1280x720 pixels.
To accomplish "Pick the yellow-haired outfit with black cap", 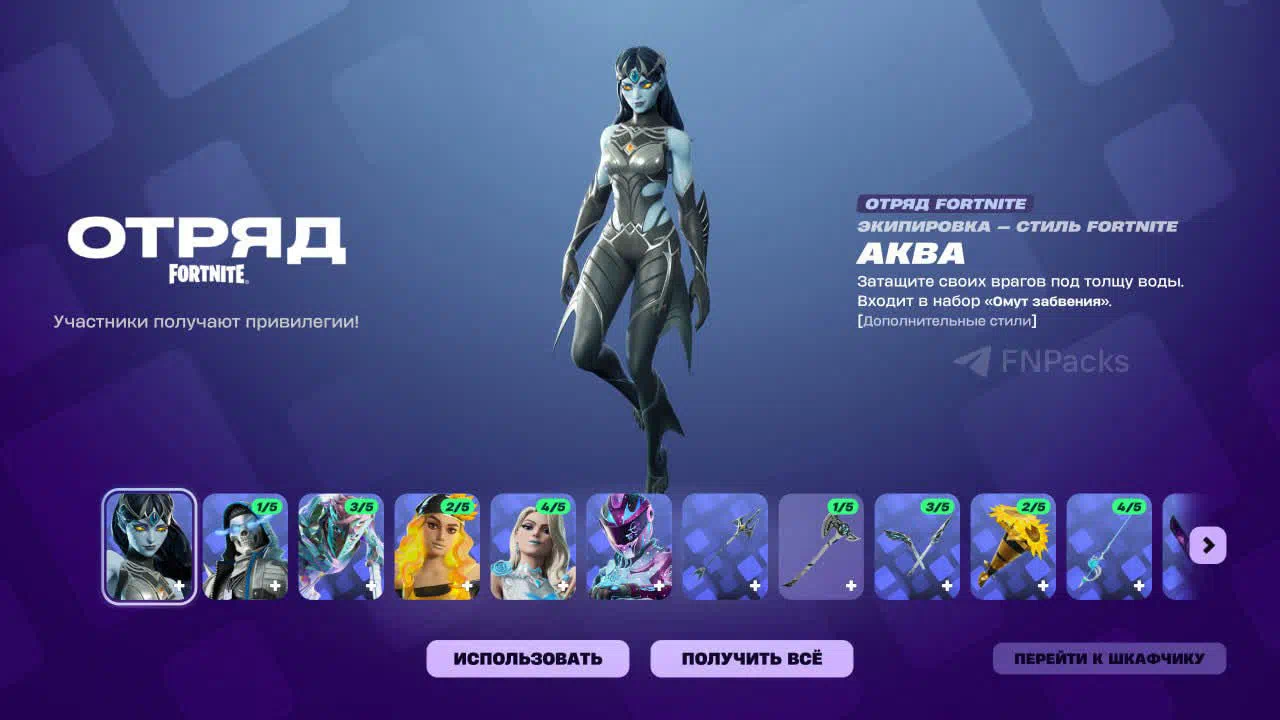I will tap(437, 546).
